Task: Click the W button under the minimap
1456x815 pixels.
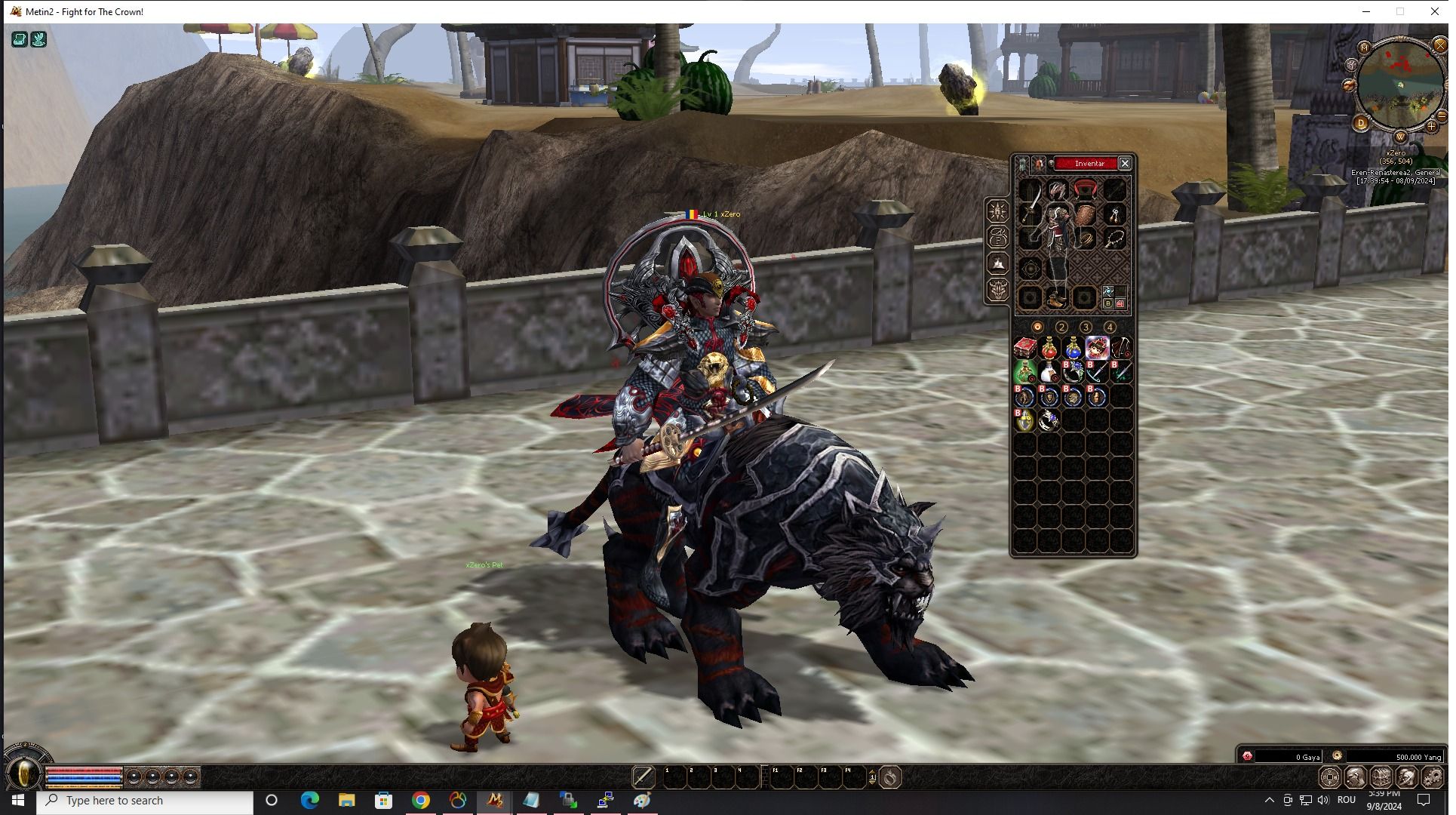Action: 1400,137
